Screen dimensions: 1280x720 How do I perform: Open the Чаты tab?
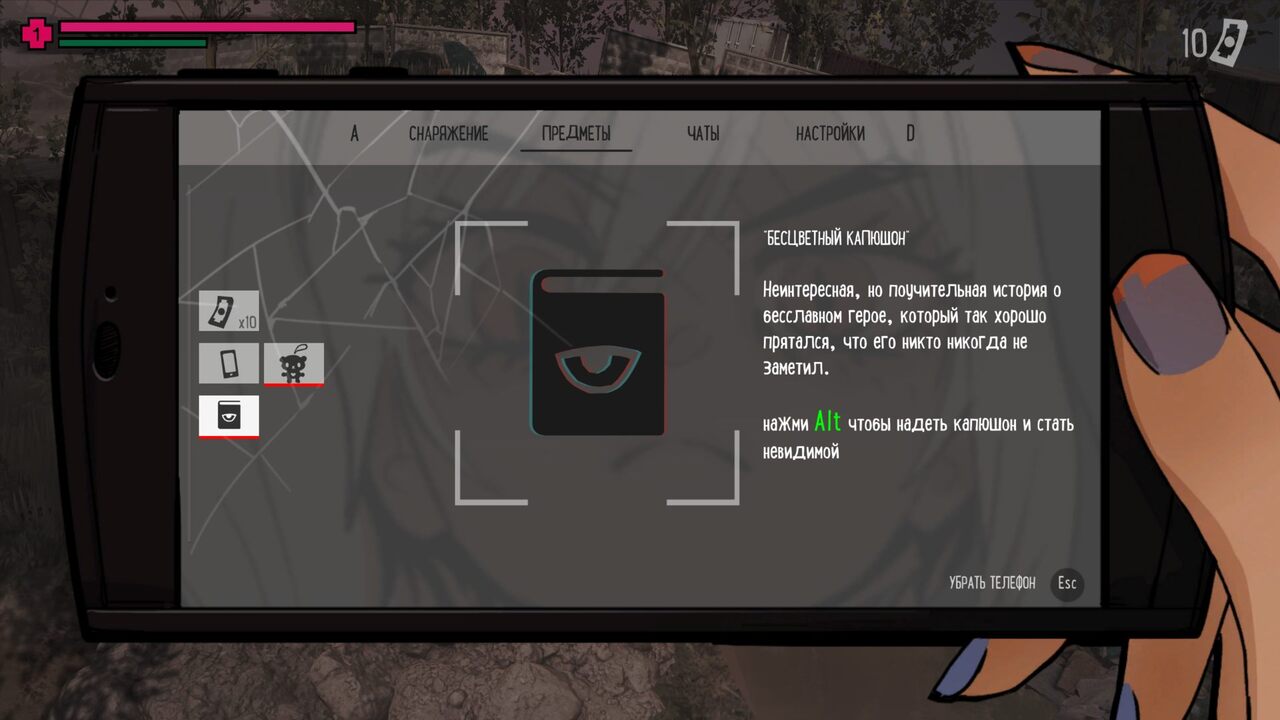703,134
